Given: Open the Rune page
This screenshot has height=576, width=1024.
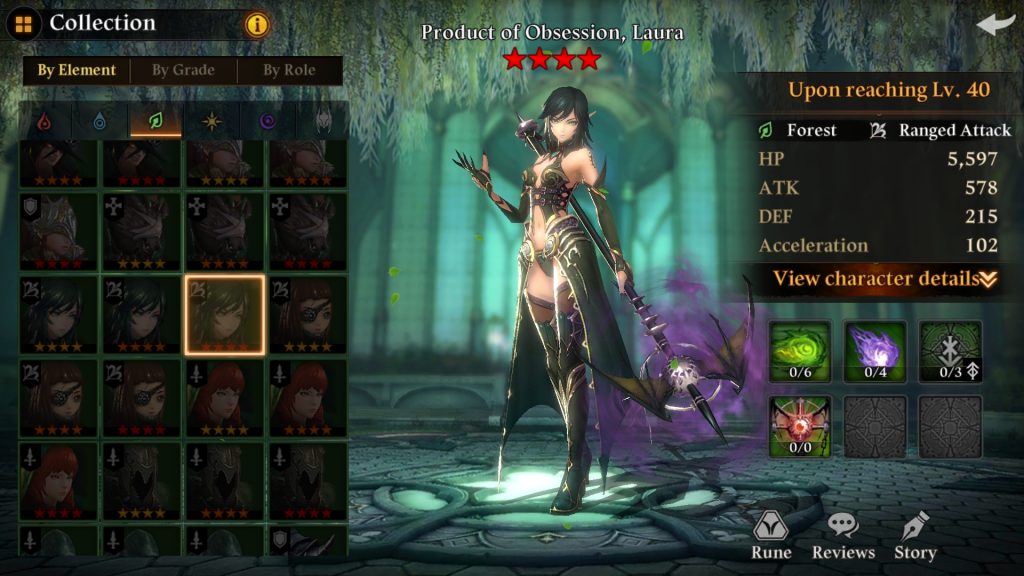Looking at the screenshot, I should (771, 536).
